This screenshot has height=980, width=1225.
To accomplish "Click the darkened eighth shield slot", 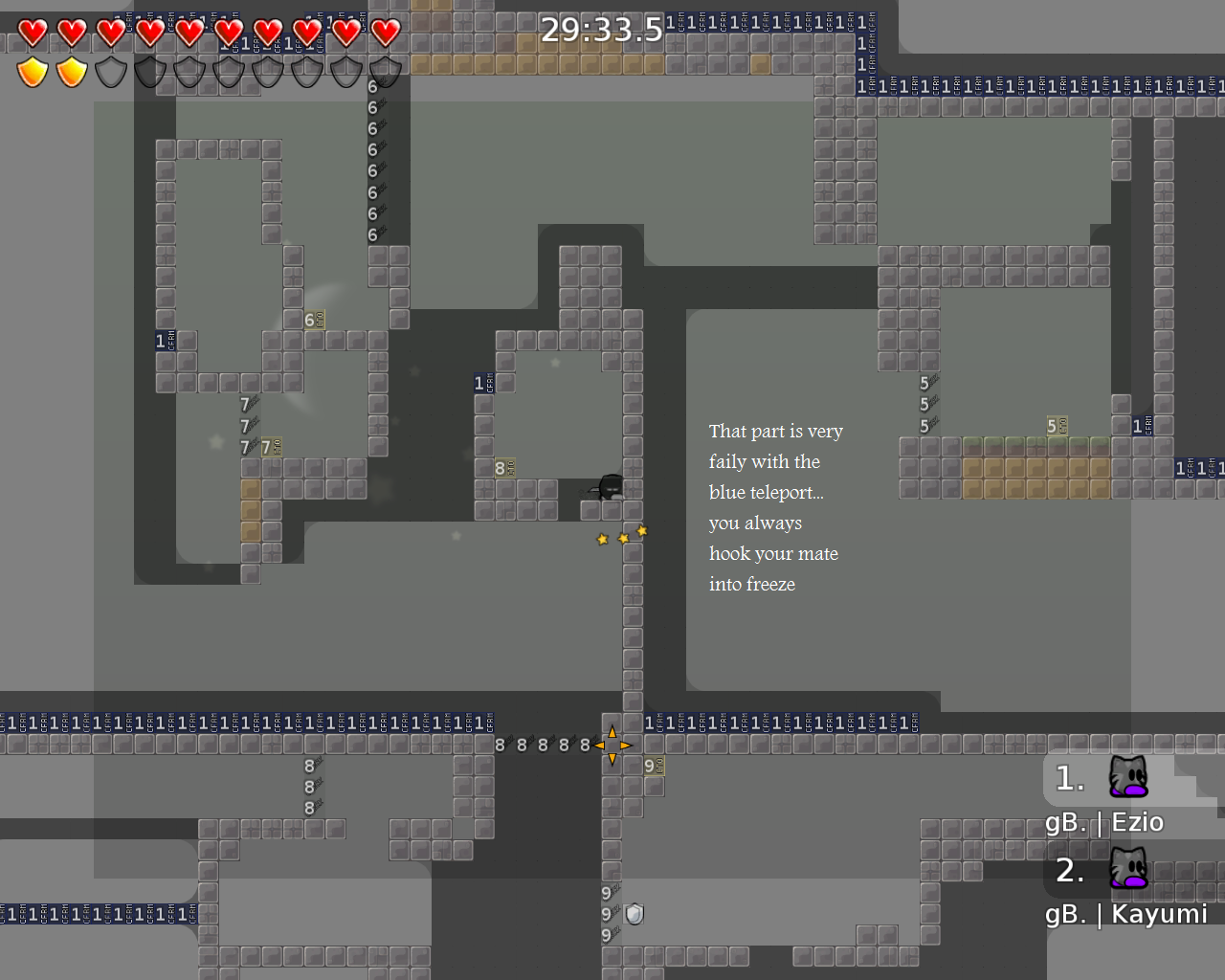I will click(x=306, y=71).
